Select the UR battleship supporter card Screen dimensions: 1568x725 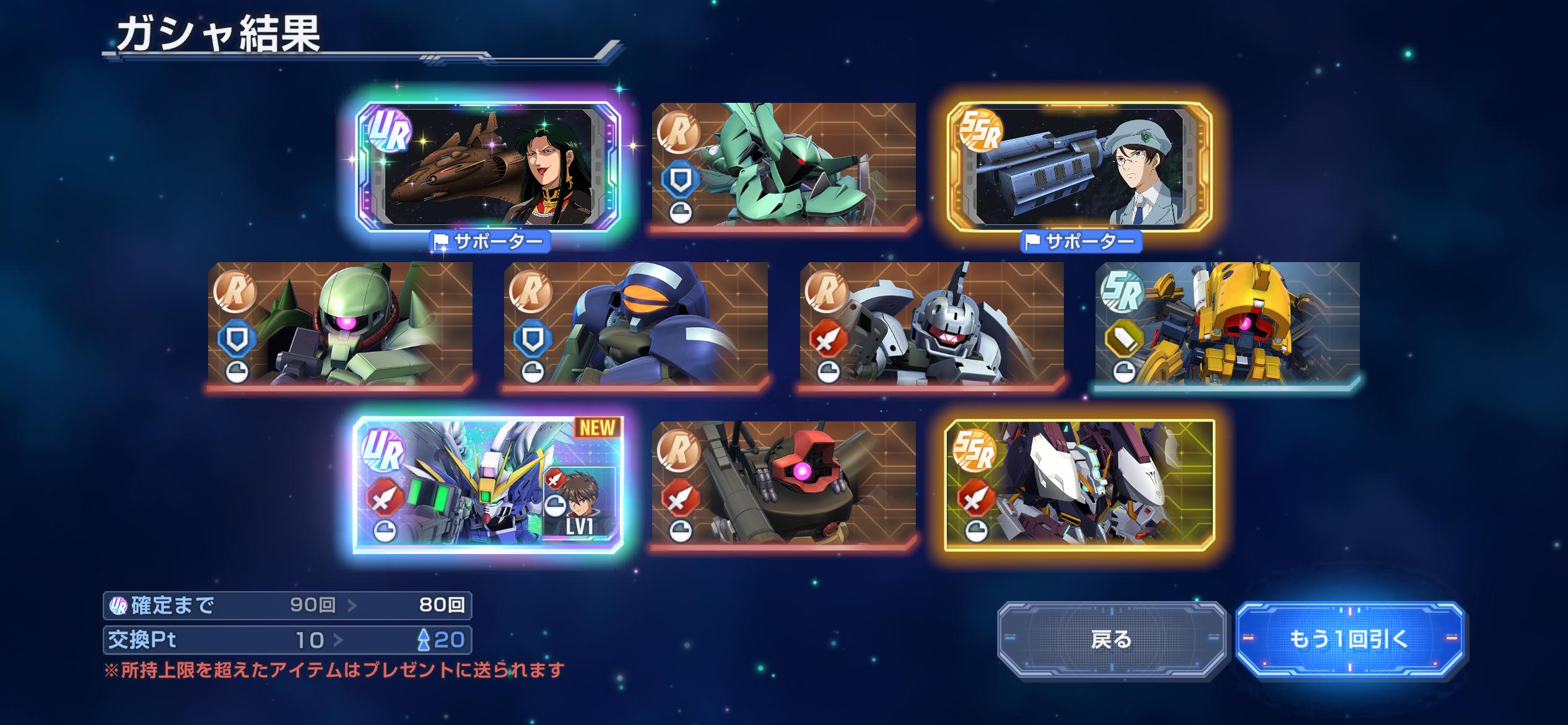488,167
